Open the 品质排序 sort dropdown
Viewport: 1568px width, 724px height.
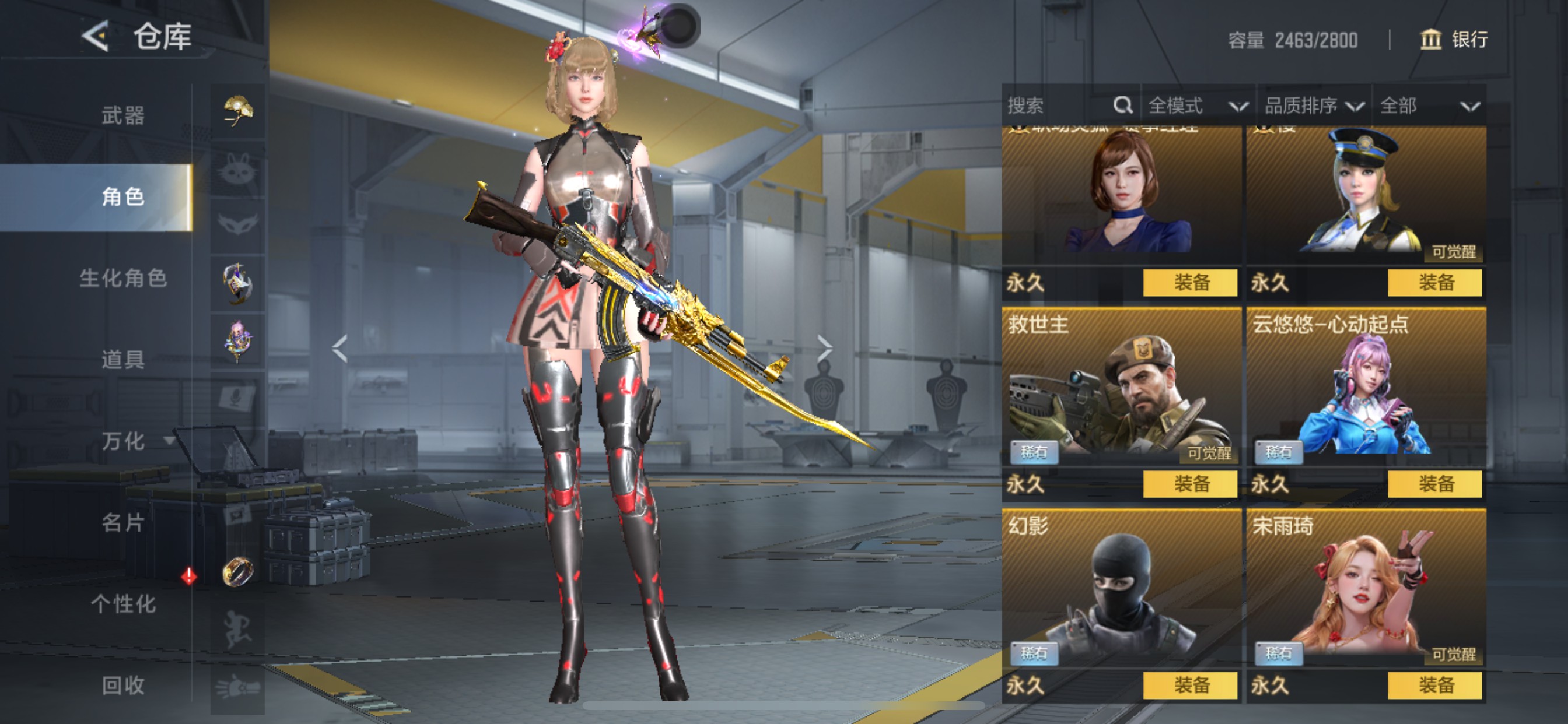tap(1314, 106)
